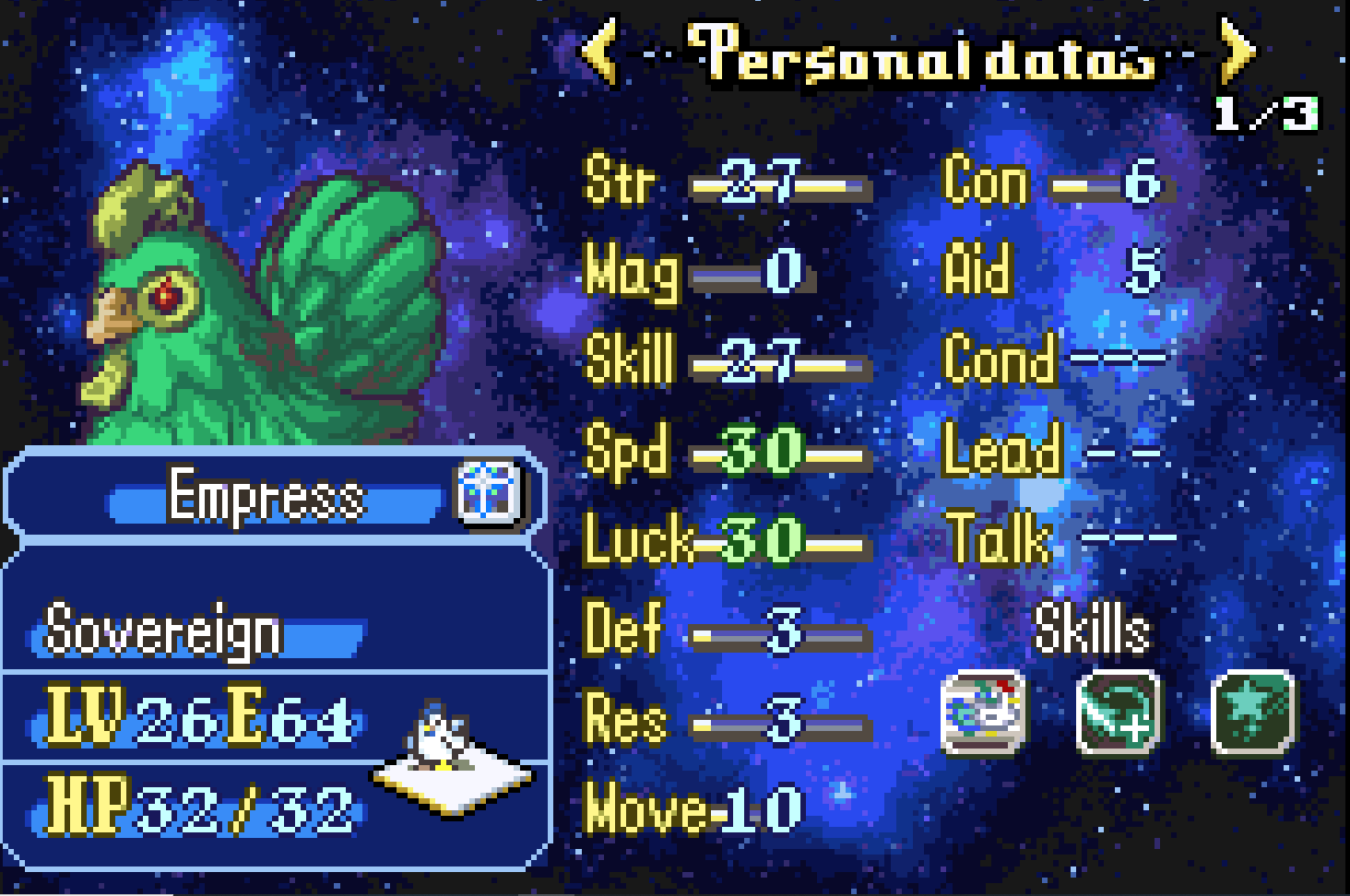Screen dimensions: 1350x896
Task: Click the affinity icon beside Empress
Action: [x=489, y=492]
